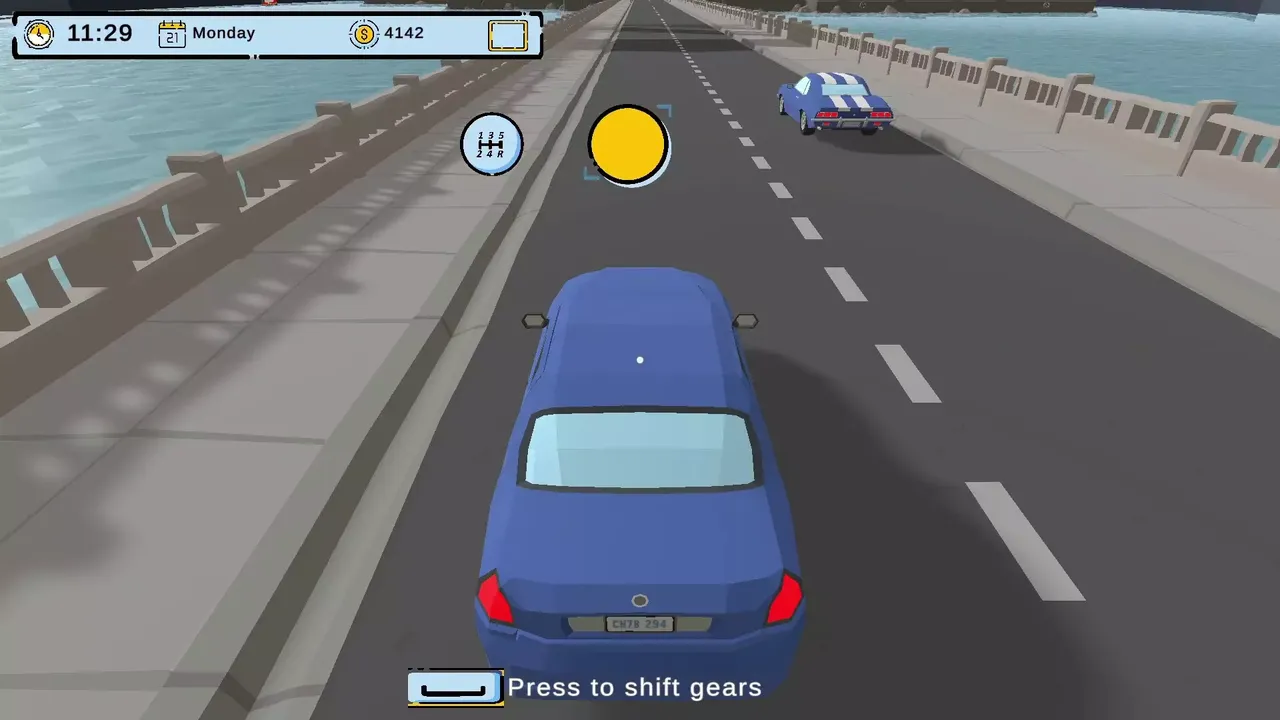1280x720 pixels.
Task: Click the 'Press to shift gears' prompt
Action: pyautogui.click(x=634, y=687)
